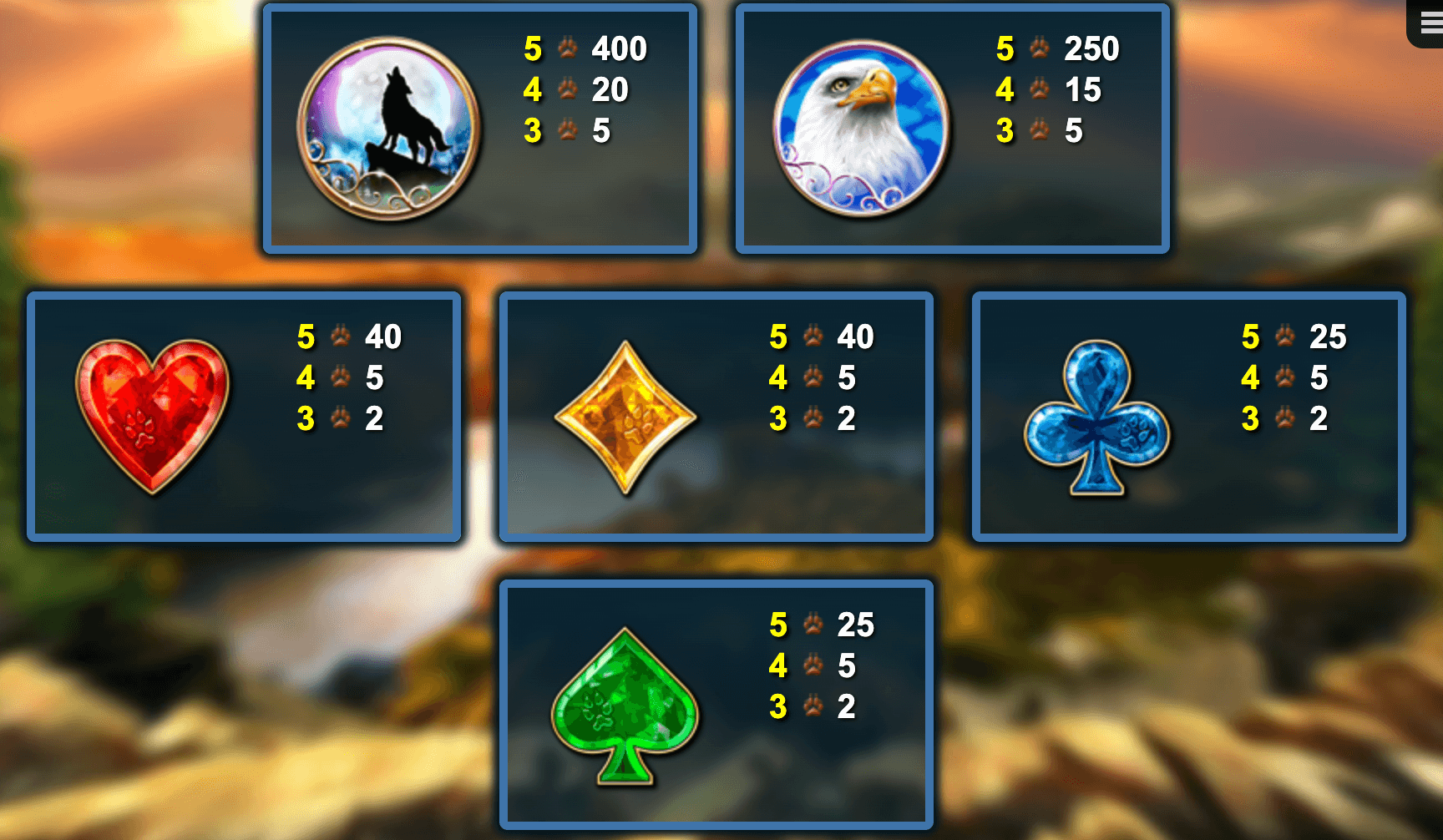
Task: Open the hamburger menu in the corner
Action: (x=1430, y=23)
